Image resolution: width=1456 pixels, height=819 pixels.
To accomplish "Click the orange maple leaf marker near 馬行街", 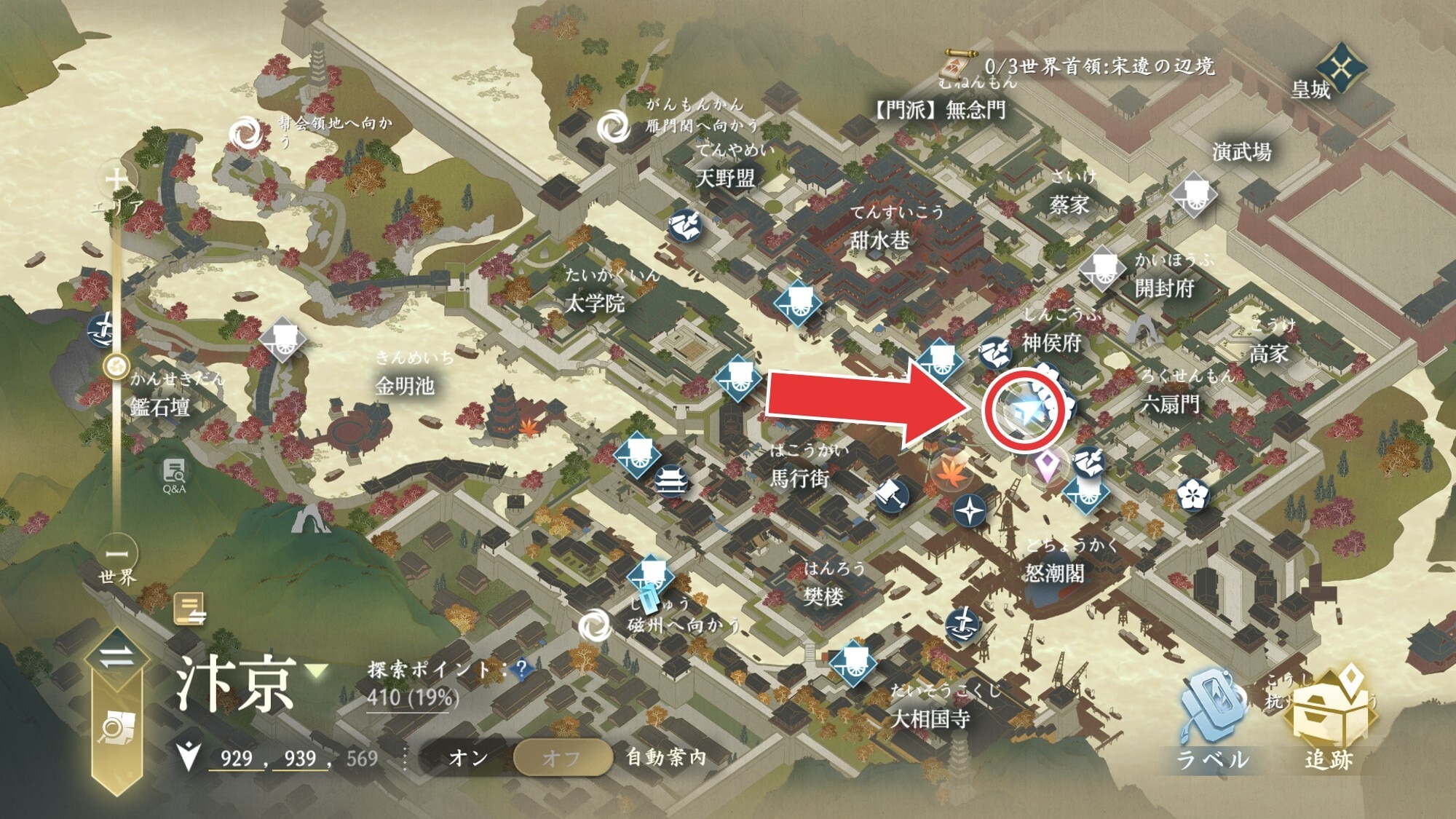I will click(949, 470).
